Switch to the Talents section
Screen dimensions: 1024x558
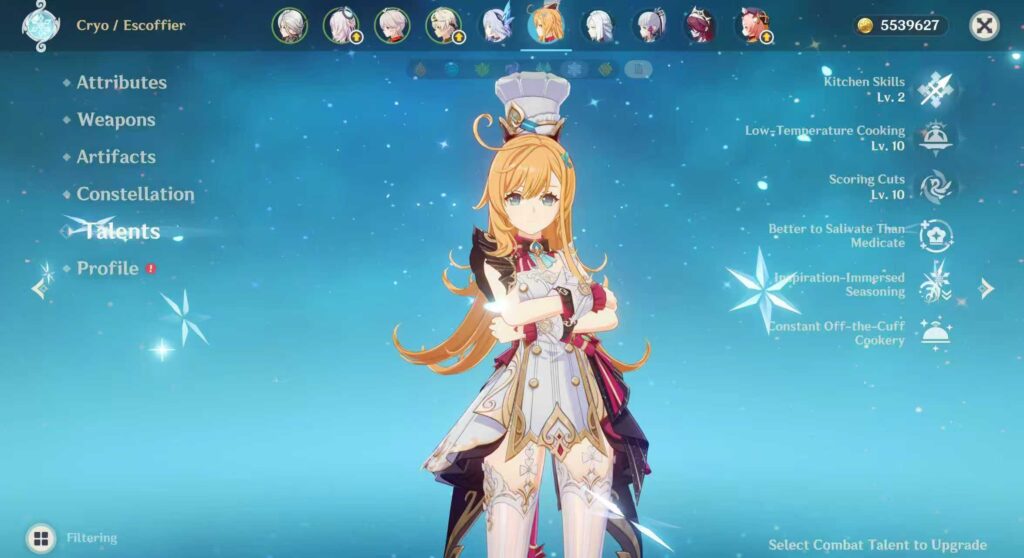point(121,232)
